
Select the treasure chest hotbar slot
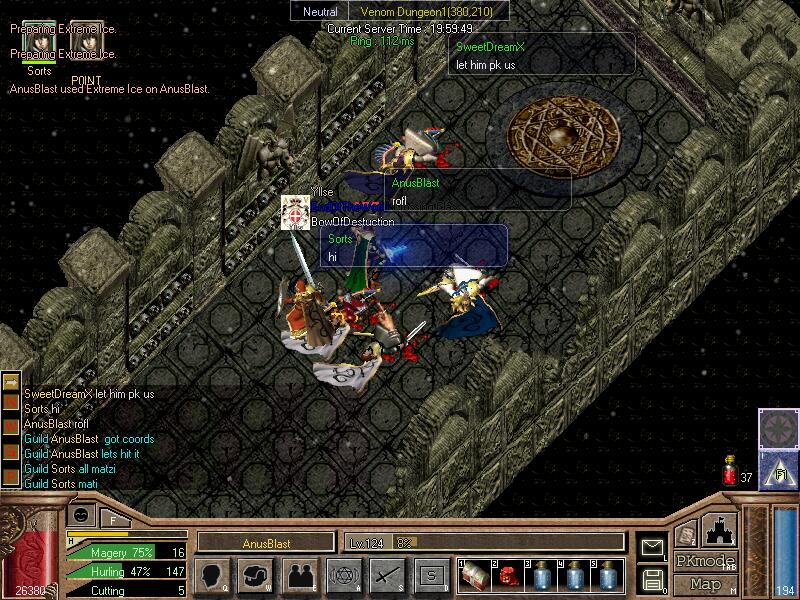pos(475,575)
